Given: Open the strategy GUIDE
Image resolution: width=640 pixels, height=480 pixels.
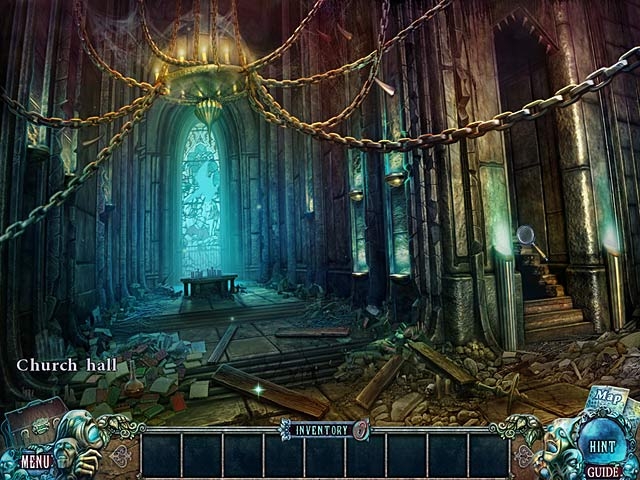Looking at the screenshot, I should [x=602, y=470].
